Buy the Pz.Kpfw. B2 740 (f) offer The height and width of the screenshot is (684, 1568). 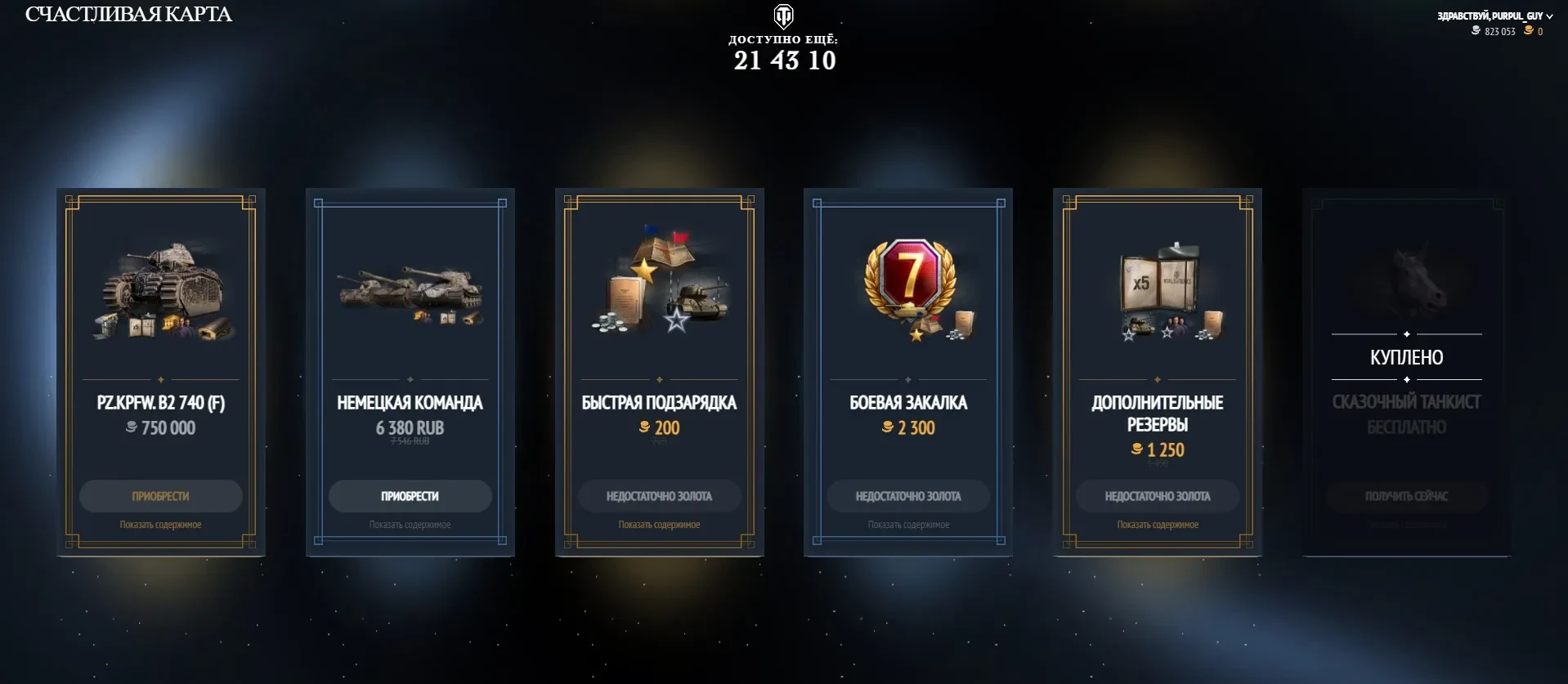[x=160, y=496]
